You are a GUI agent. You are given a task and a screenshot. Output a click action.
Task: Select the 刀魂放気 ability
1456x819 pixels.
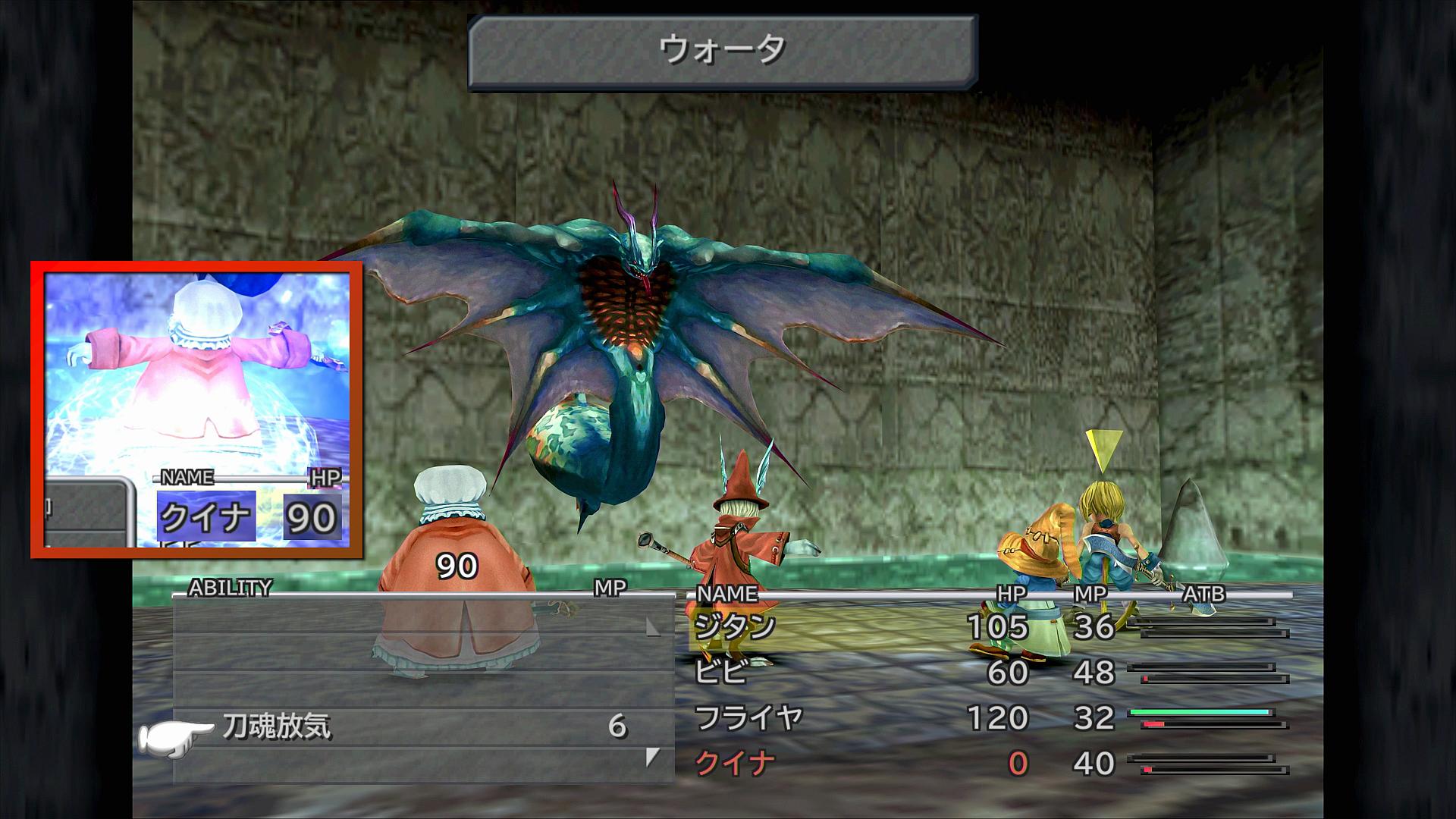[278, 727]
